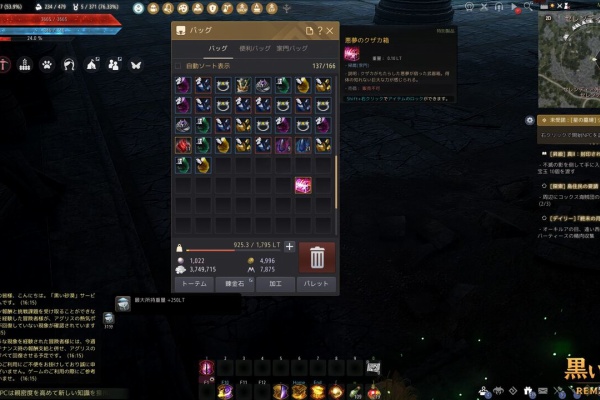
Task: Click the tent camp icon
Action: [x=92, y=64]
